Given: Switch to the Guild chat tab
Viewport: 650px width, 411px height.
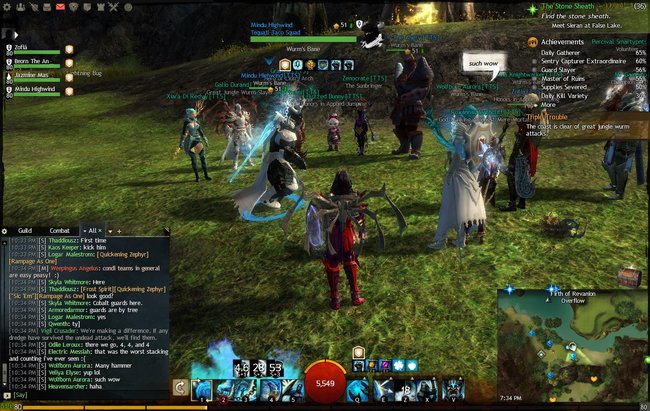Looking at the screenshot, I should click(24, 231).
